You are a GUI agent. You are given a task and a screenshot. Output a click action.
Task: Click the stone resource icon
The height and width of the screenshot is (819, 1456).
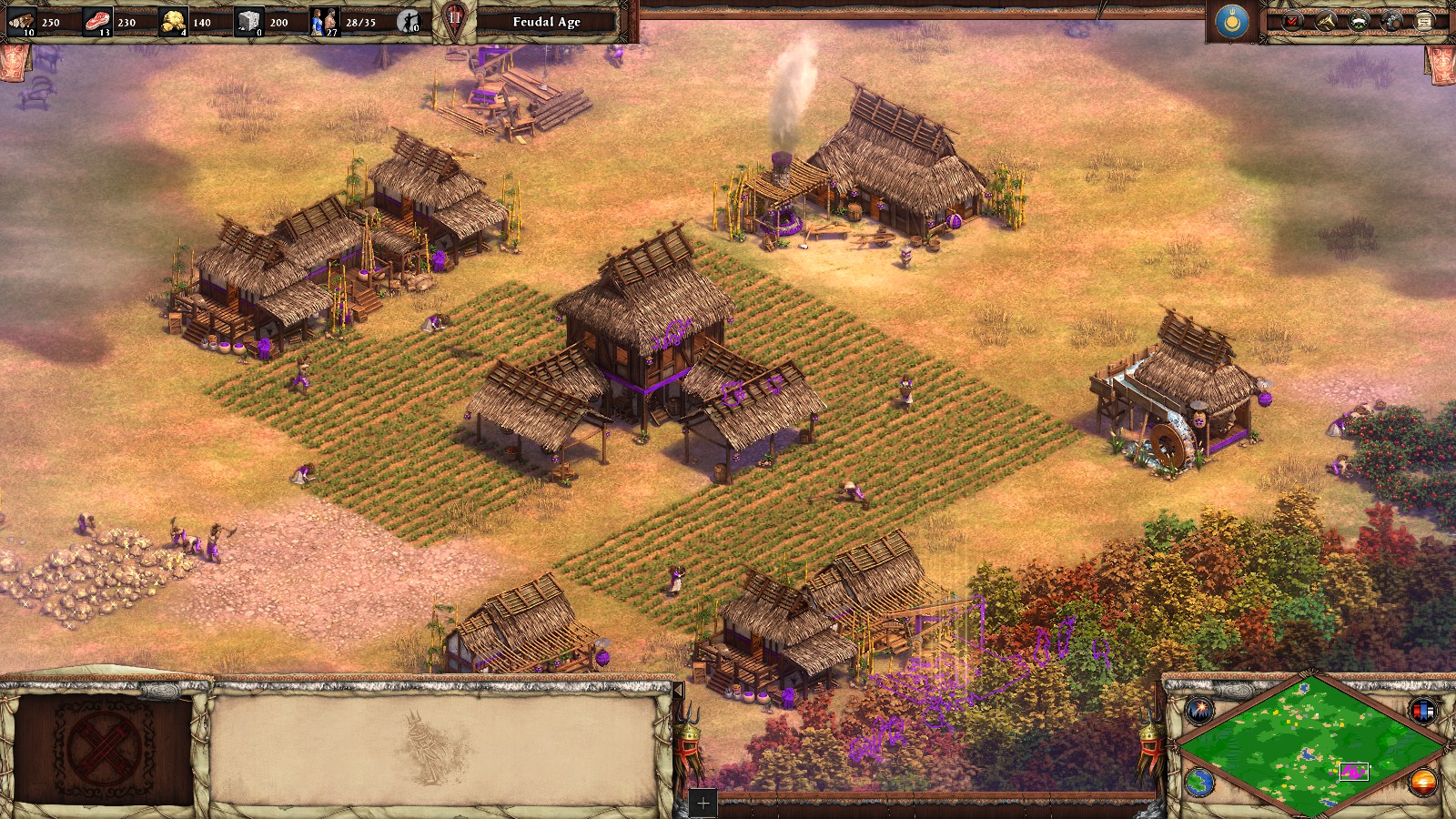click(x=249, y=21)
